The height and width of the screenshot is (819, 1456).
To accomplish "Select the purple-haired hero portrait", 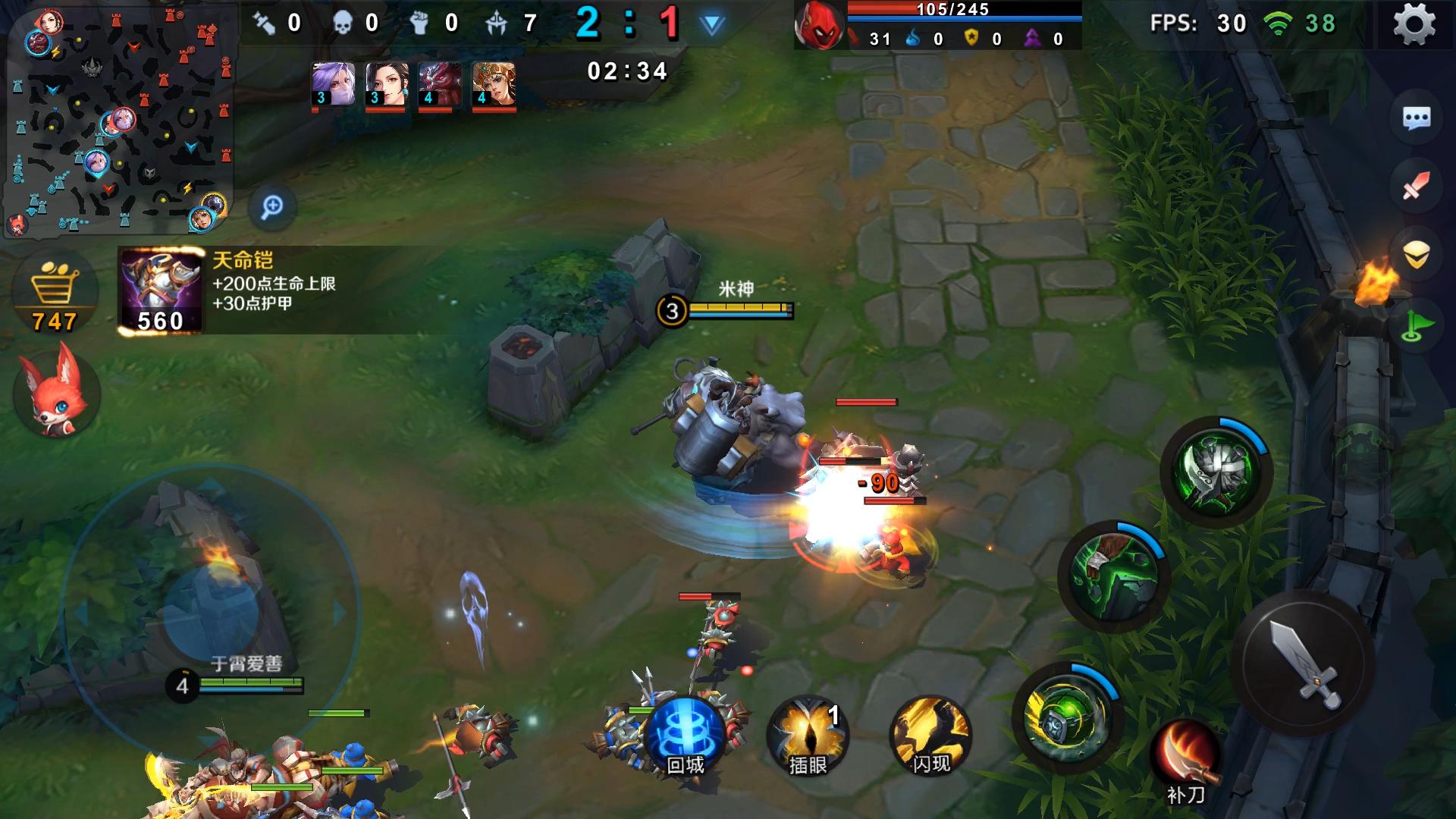I will click(333, 84).
